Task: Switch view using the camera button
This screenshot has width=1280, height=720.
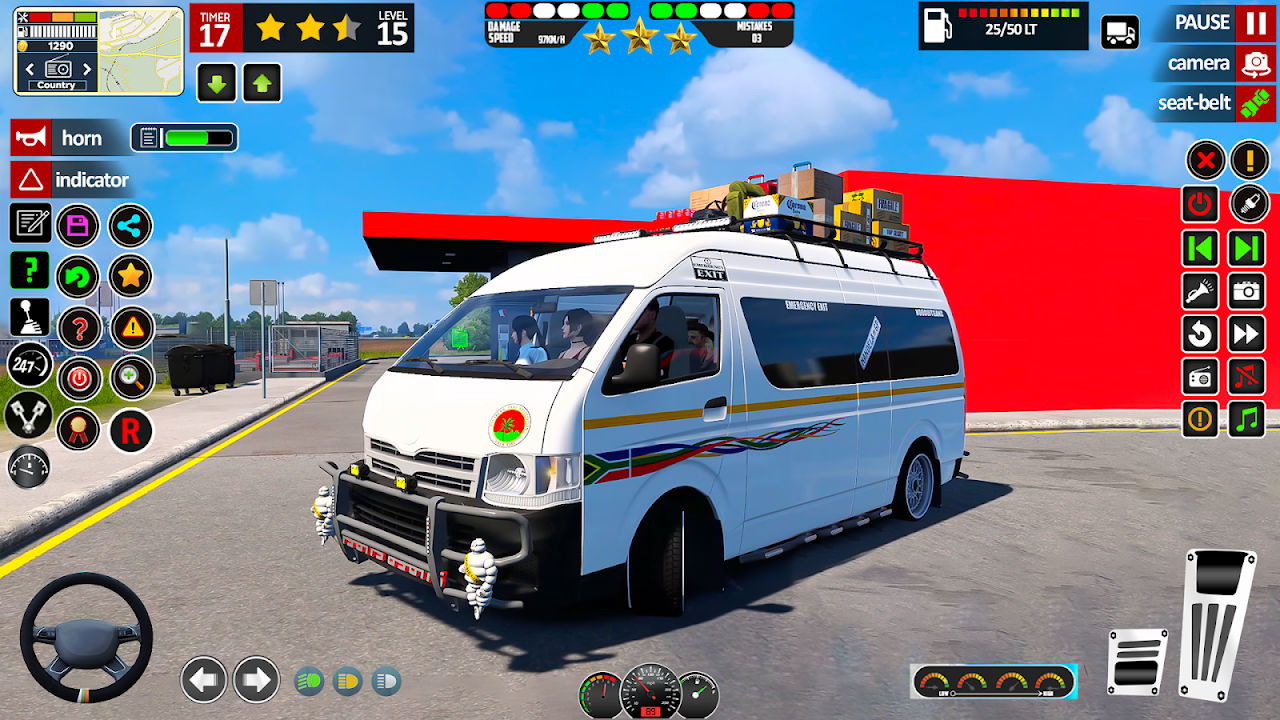Action: click(1254, 64)
